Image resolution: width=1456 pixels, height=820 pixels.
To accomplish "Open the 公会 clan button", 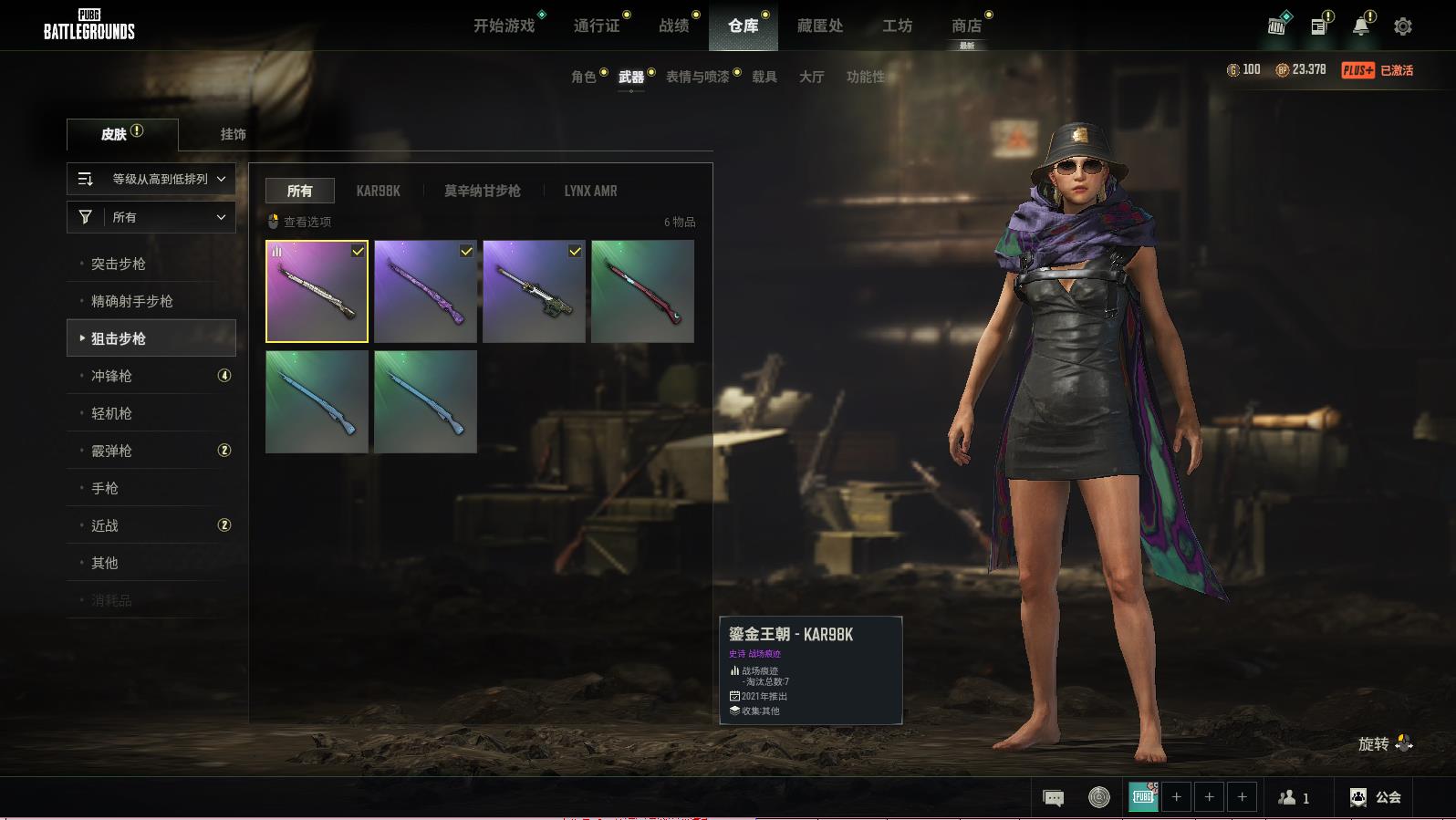I will [1375, 797].
